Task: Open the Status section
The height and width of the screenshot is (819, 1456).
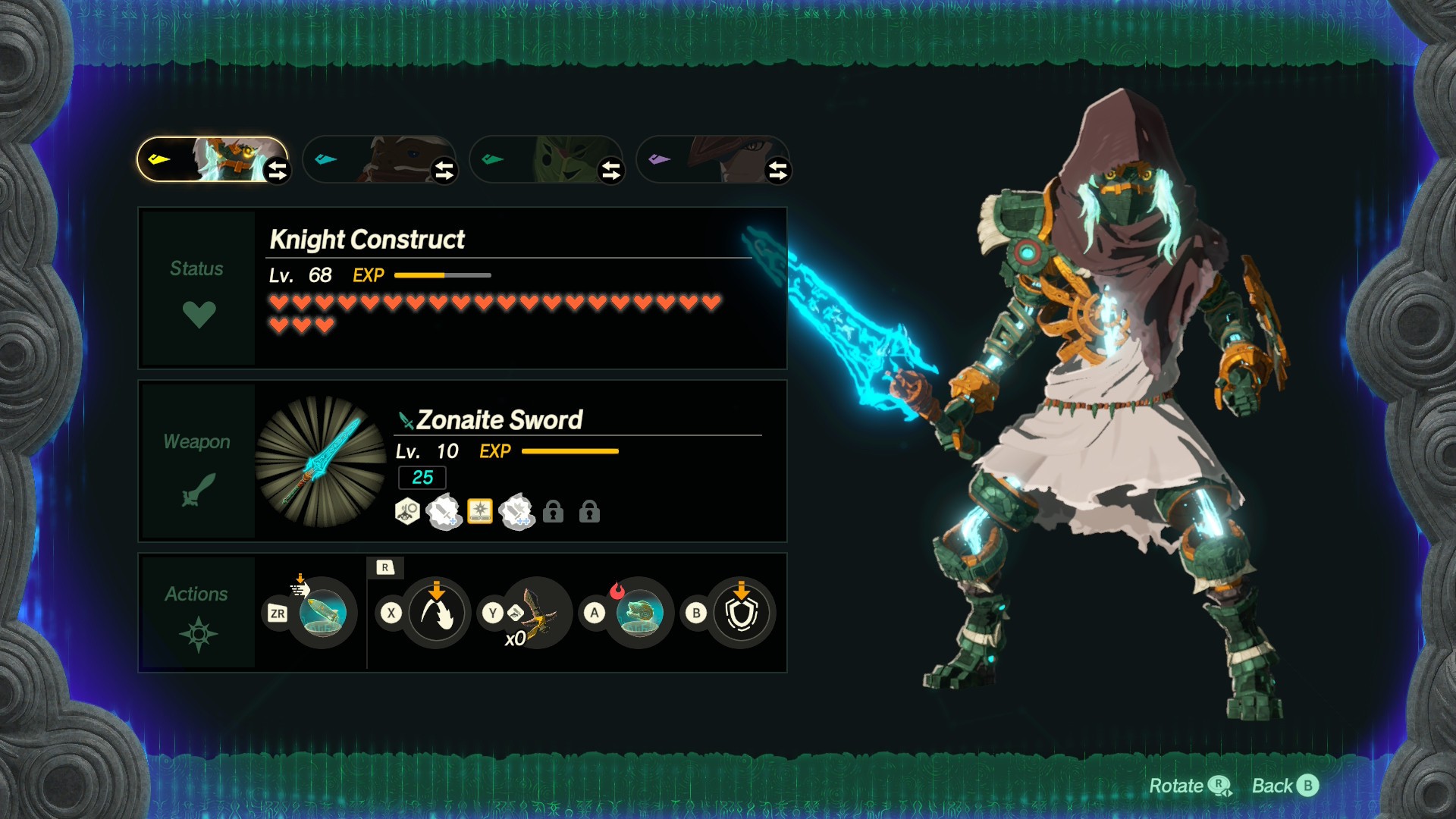Action: click(198, 289)
